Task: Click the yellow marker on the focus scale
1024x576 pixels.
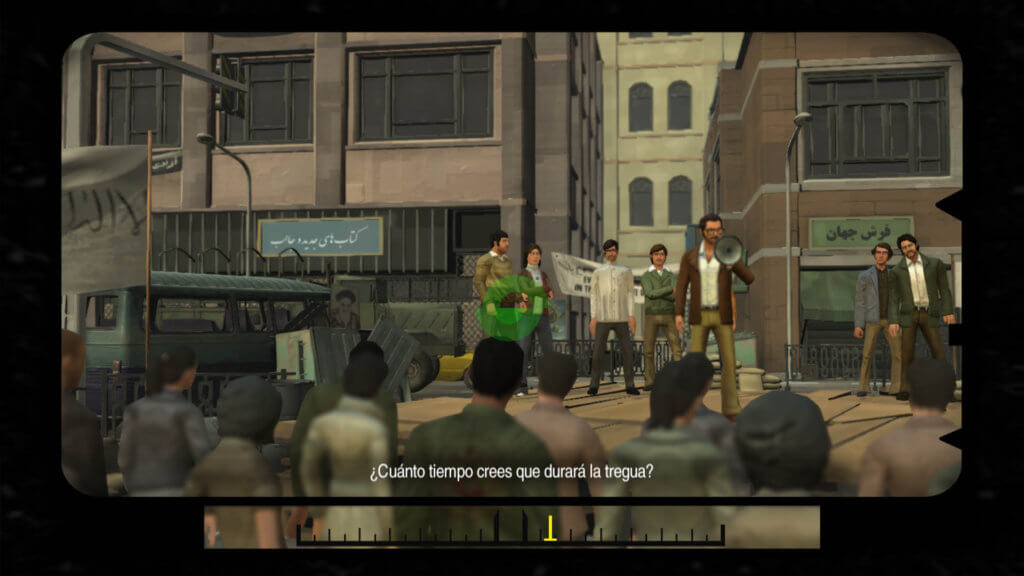Action: pos(549,529)
